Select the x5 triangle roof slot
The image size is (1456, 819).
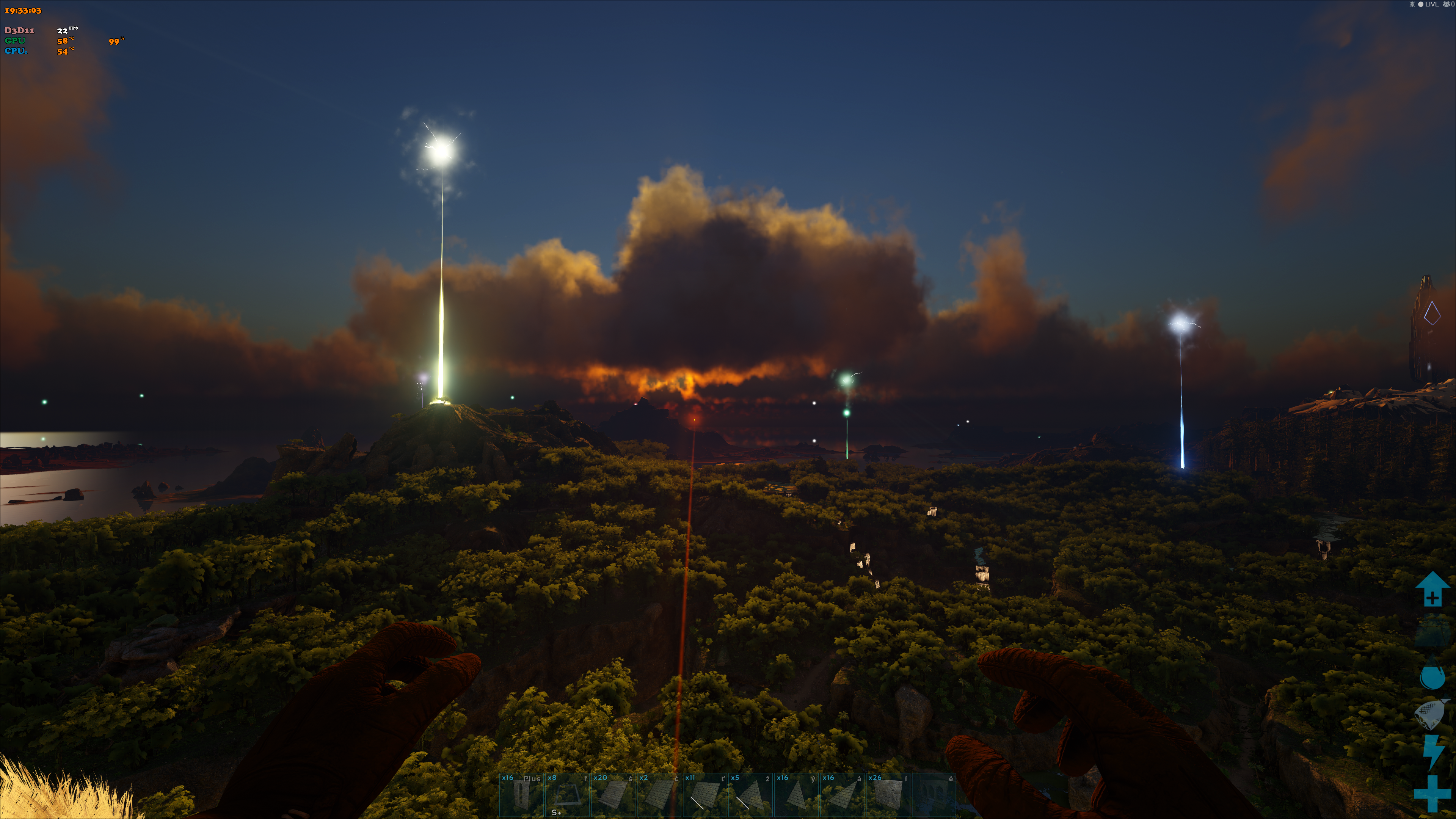click(750, 794)
